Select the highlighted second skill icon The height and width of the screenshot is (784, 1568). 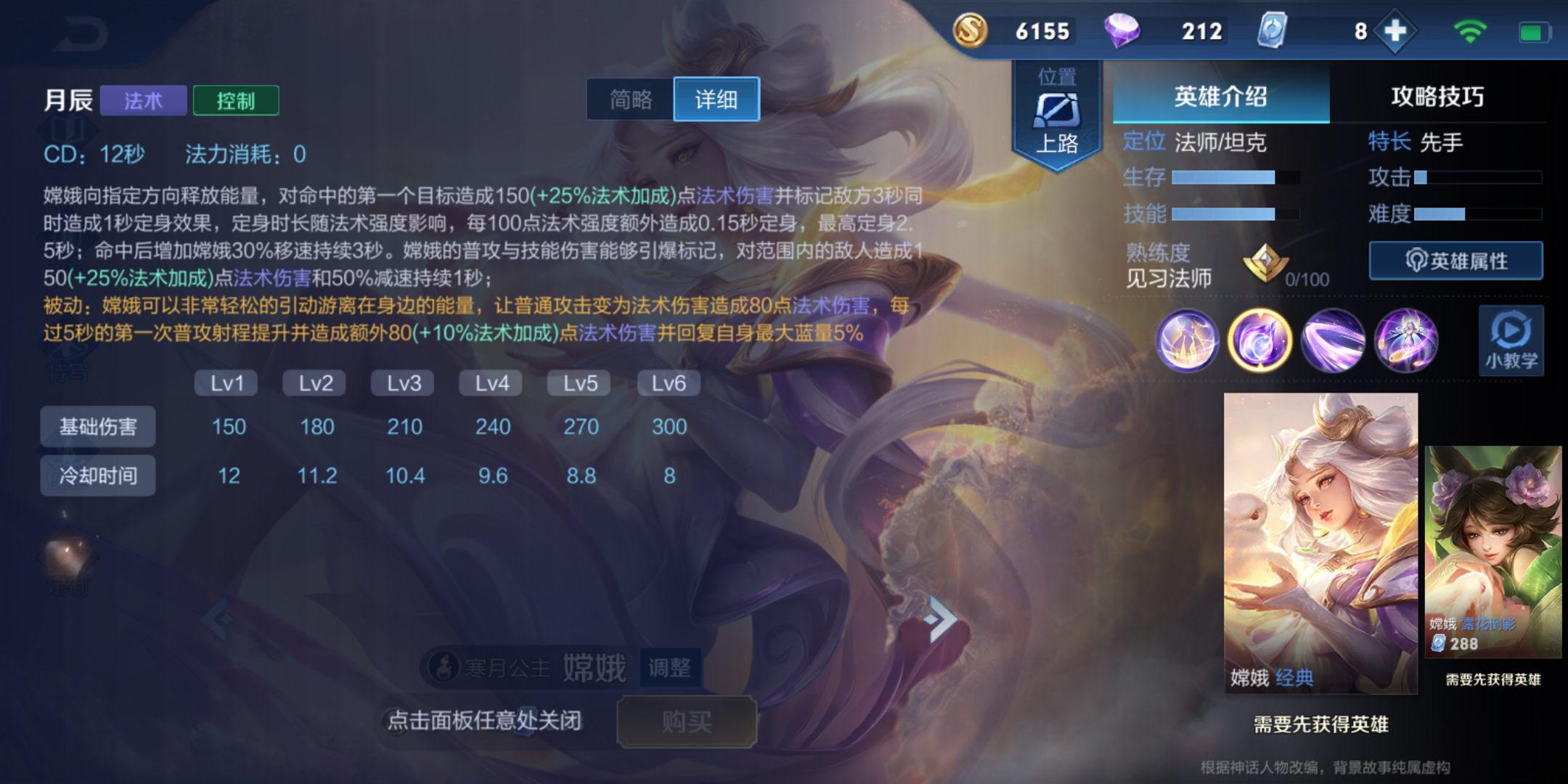1261,341
